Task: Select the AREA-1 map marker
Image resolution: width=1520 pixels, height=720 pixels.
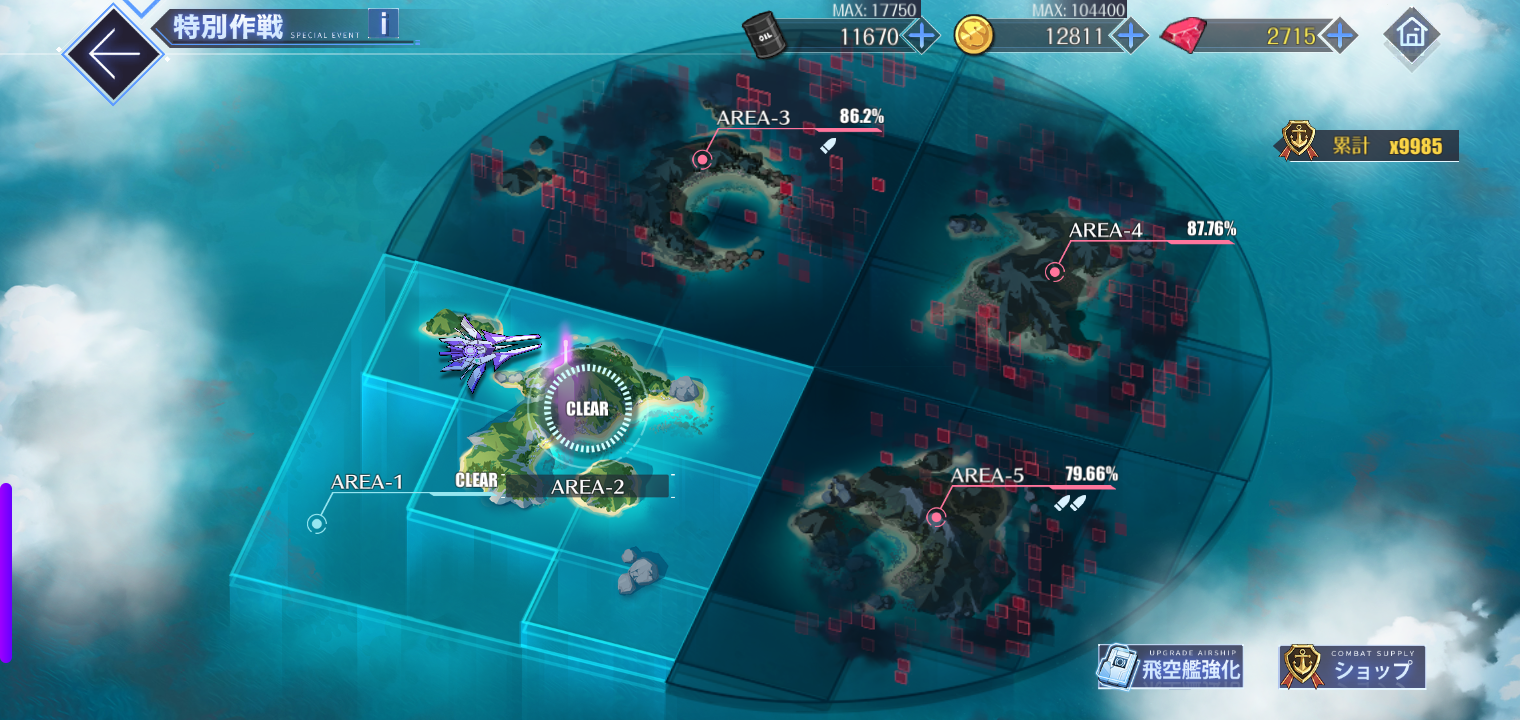Action: tap(317, 523)
